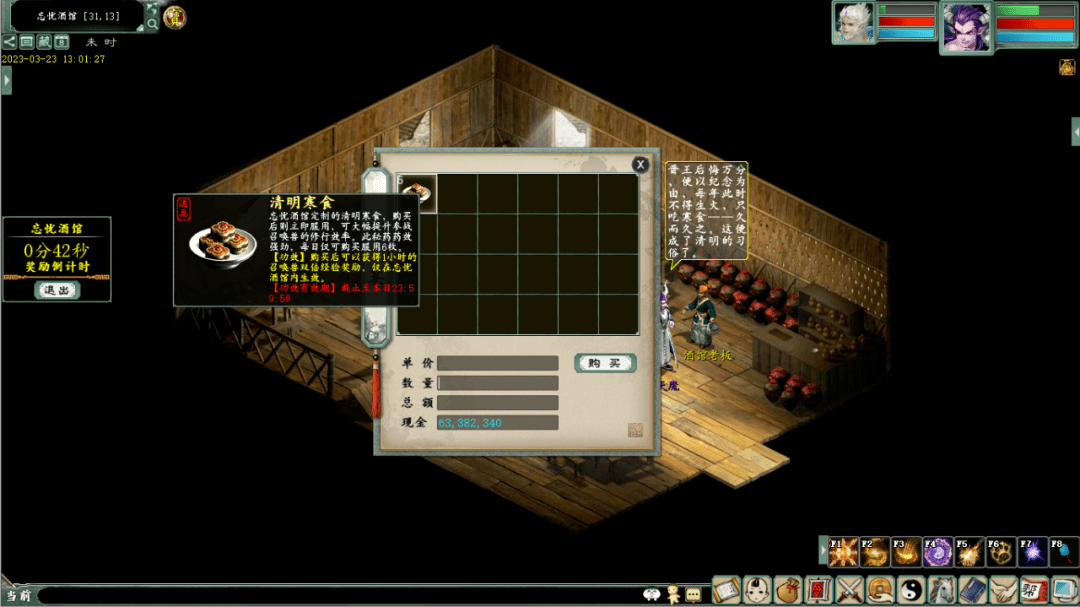Click the share icon under the location panel
1080x607 pixels.
(9, 42)
